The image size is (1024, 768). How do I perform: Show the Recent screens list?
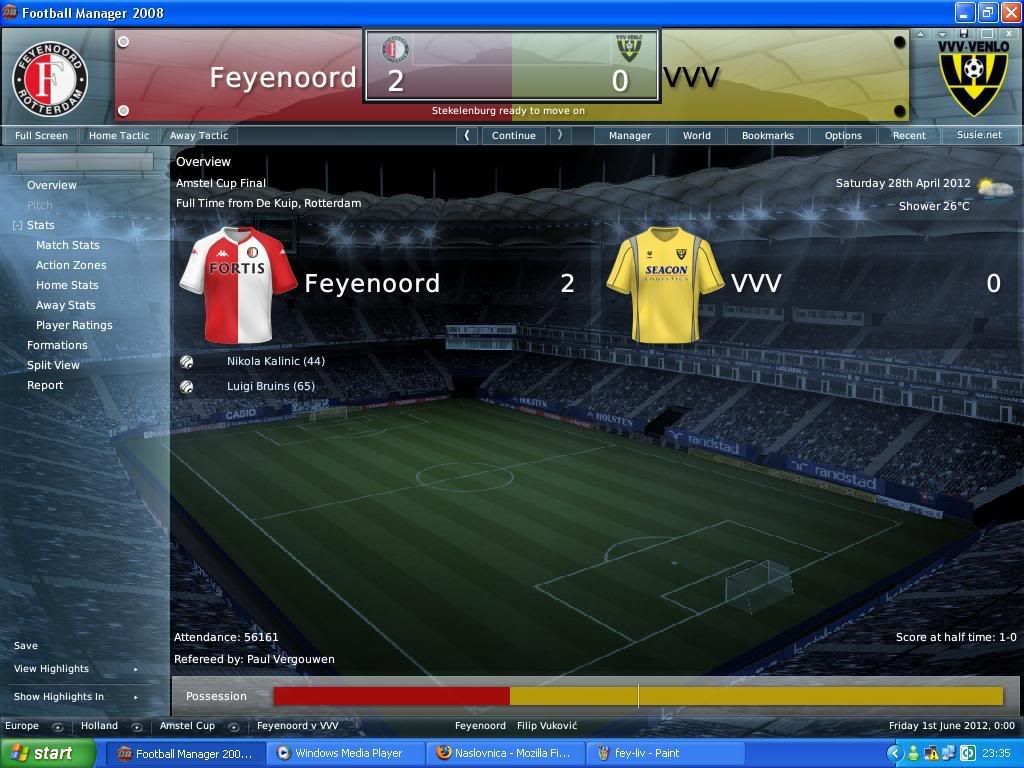coord(909,135)
